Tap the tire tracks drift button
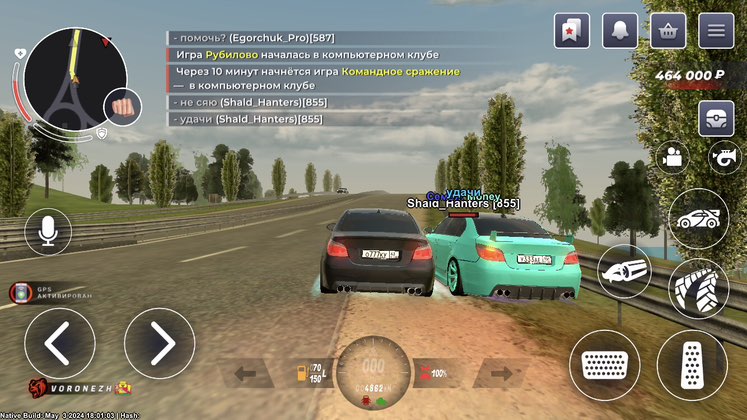 pyautogui.click(x=699, y=289)
